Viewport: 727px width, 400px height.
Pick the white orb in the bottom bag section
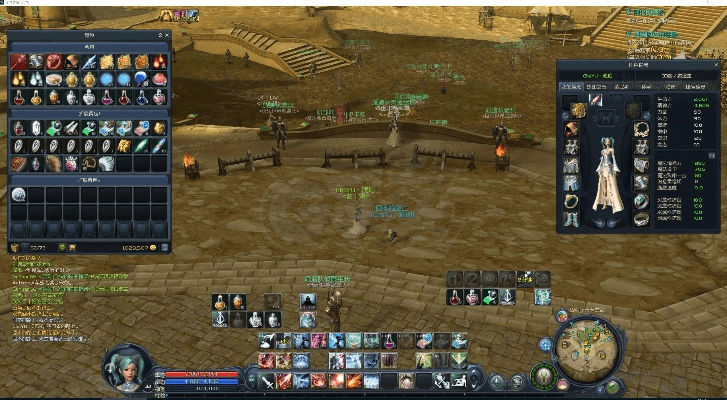tap(19, 194)
